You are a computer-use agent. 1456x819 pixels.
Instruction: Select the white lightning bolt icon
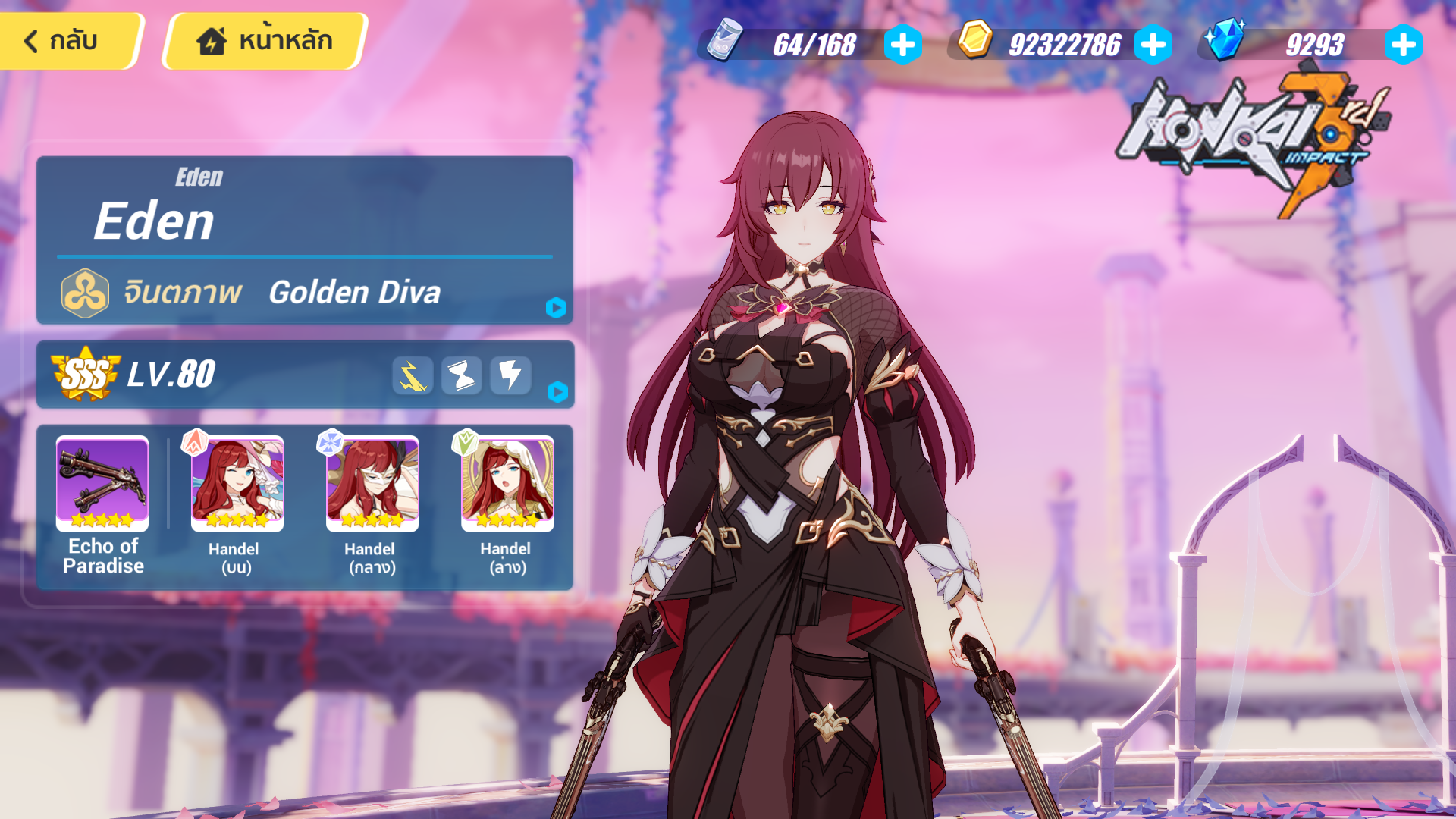coord(510,375)
